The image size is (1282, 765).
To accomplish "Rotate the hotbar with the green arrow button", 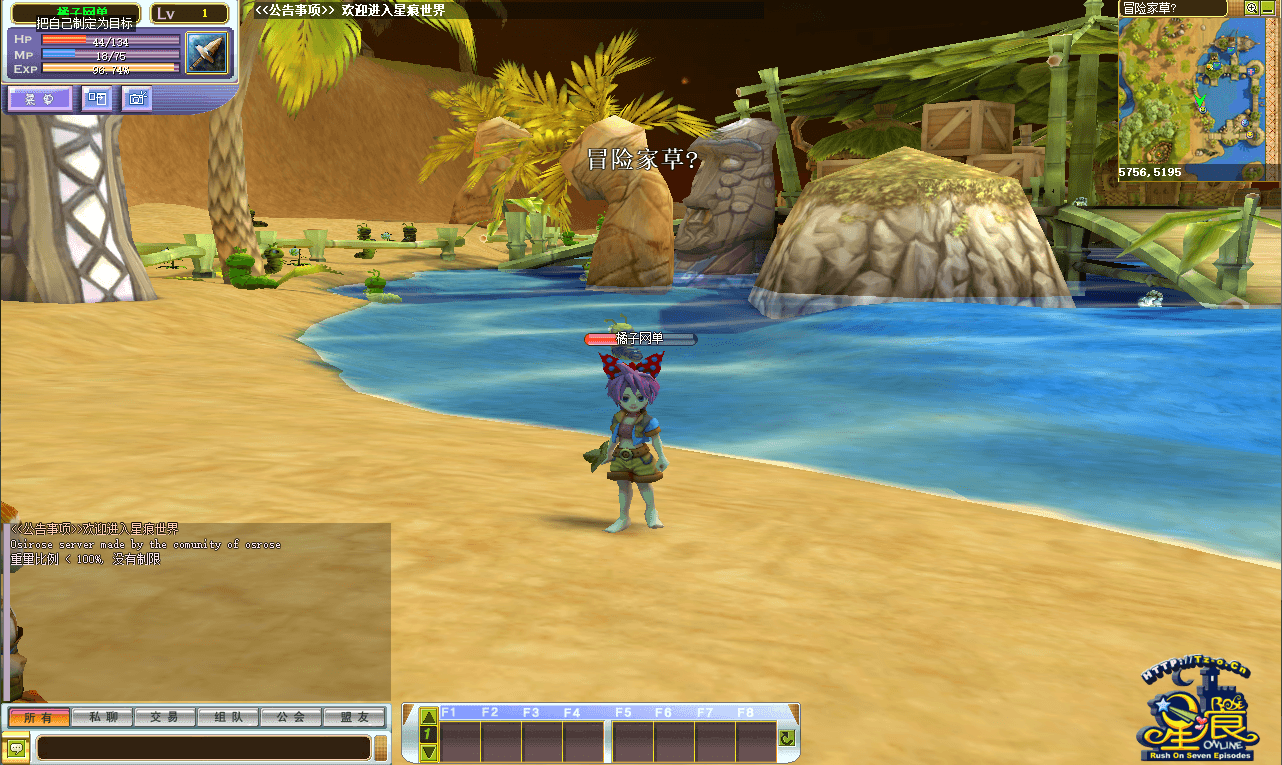I will (x=787, y=738).
